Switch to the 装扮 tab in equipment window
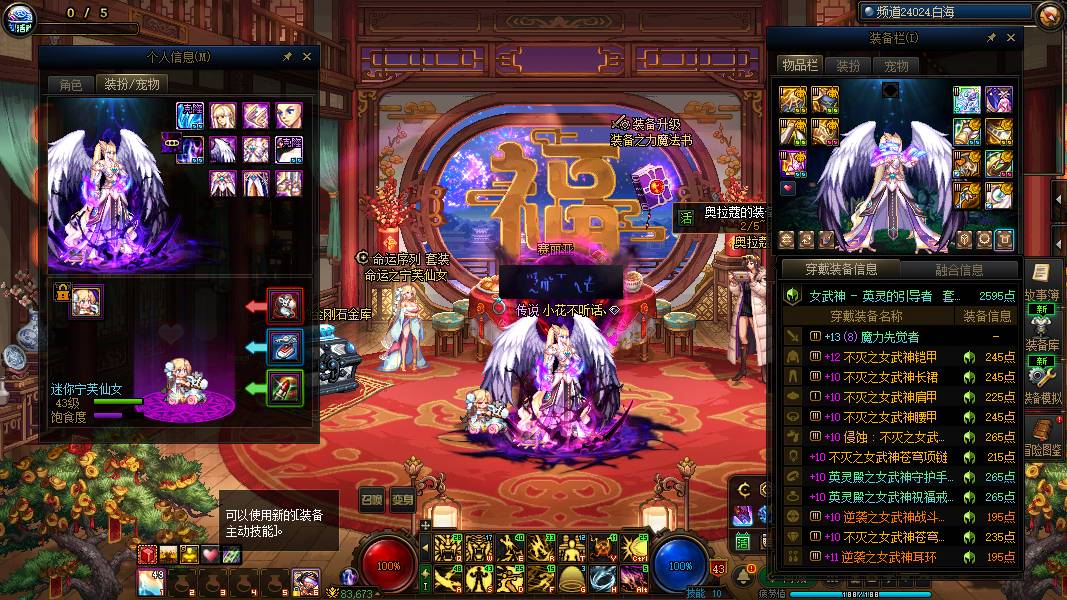The image size is (1067, 600). click(x=848, y=65)
